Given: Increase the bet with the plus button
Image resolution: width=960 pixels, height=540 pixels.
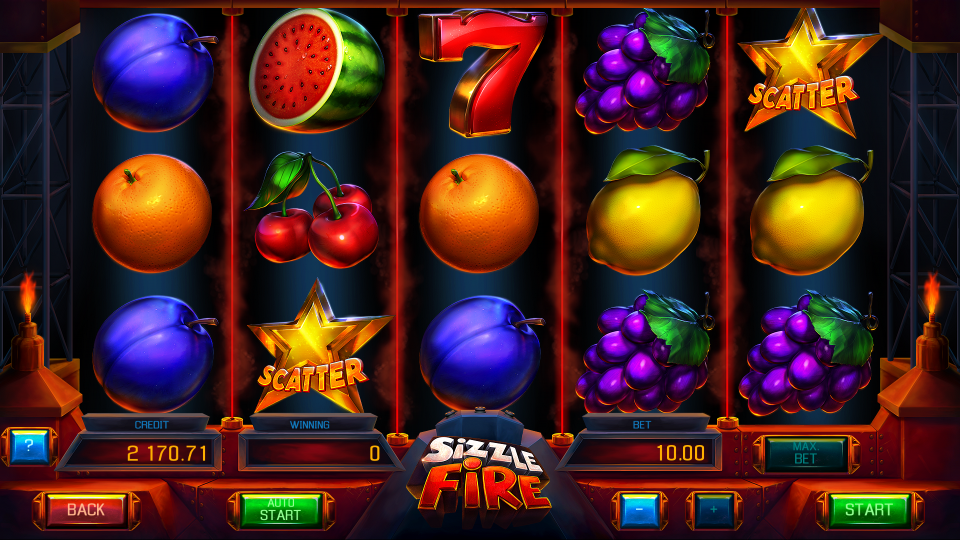Looking at the screenshot, I should point(713,510).
